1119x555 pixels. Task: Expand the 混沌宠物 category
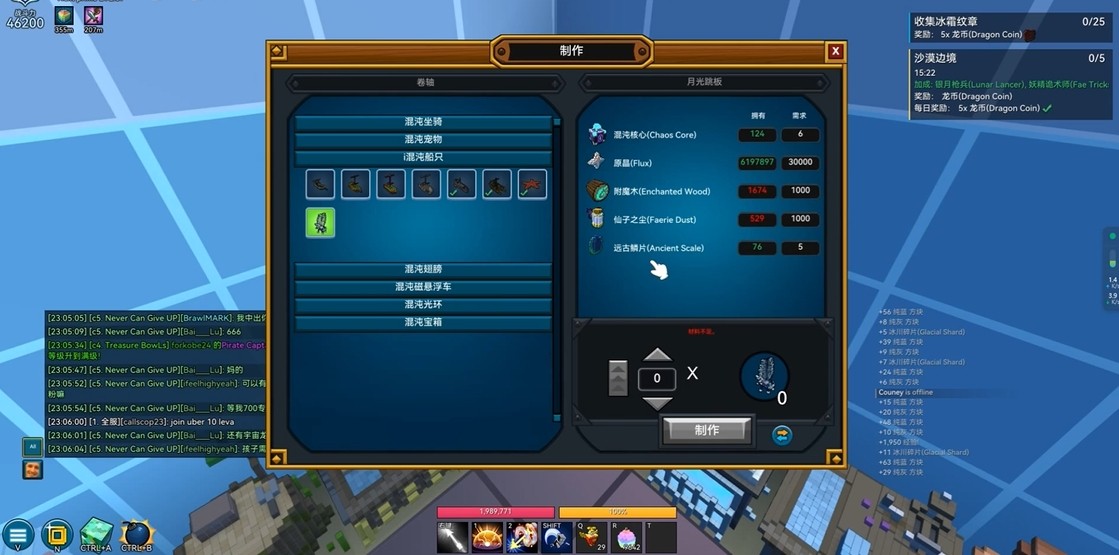click(423, 140)
